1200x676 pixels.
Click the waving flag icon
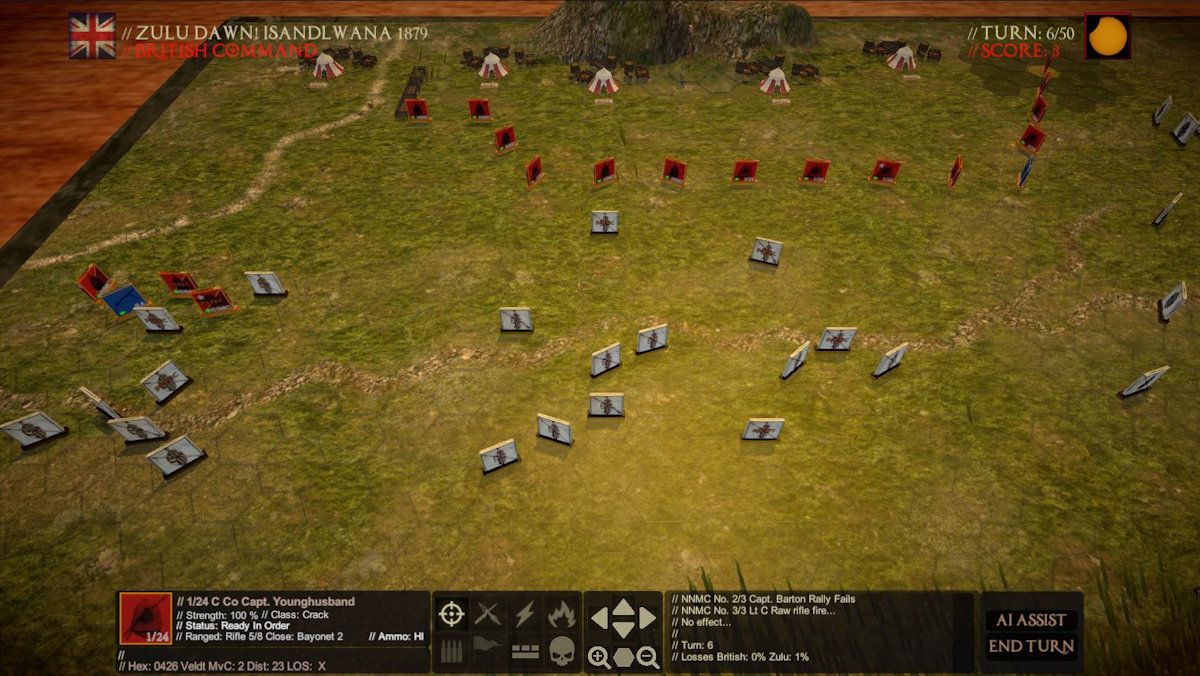488,647
